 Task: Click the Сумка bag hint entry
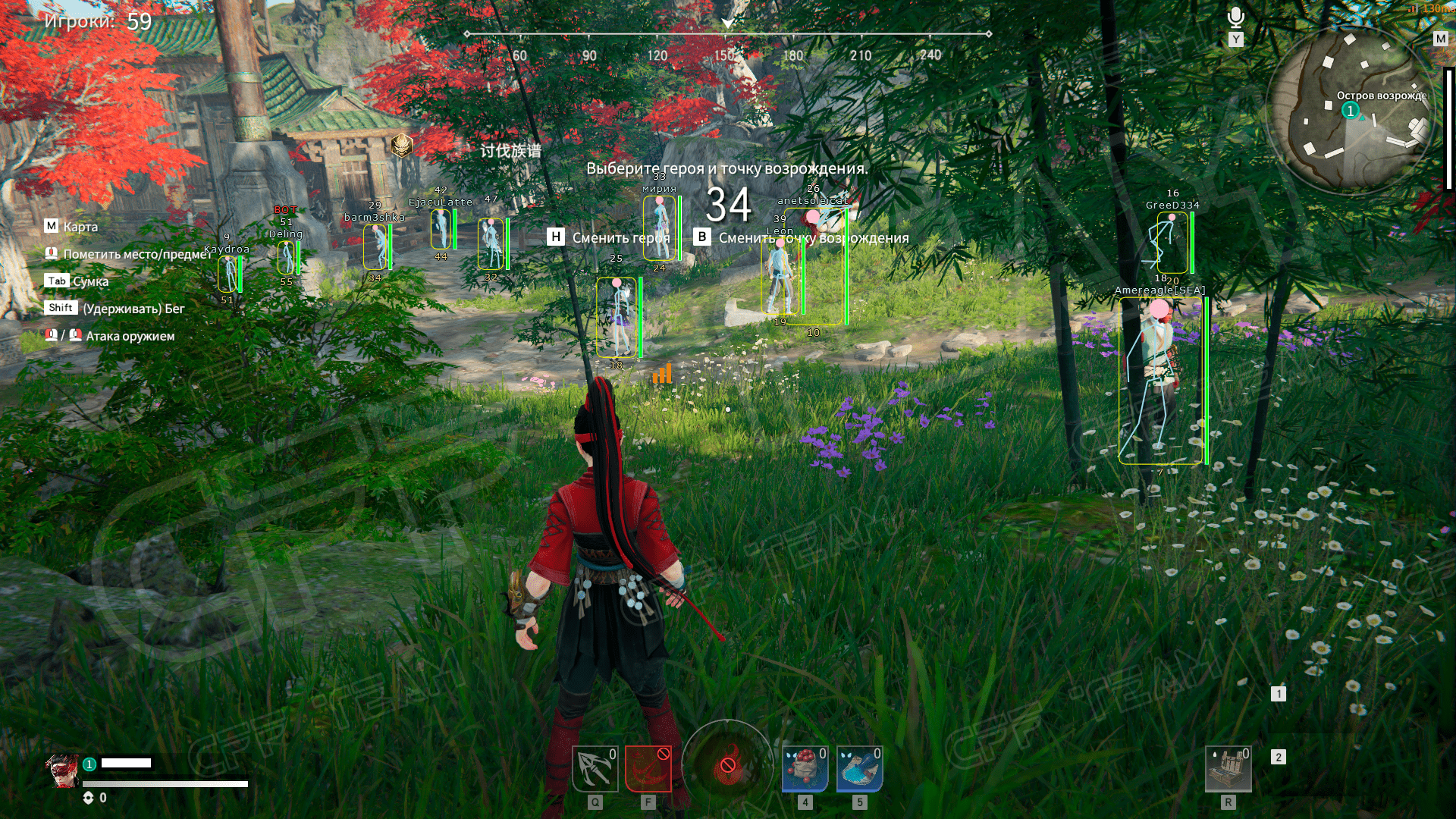pos(77,281)
